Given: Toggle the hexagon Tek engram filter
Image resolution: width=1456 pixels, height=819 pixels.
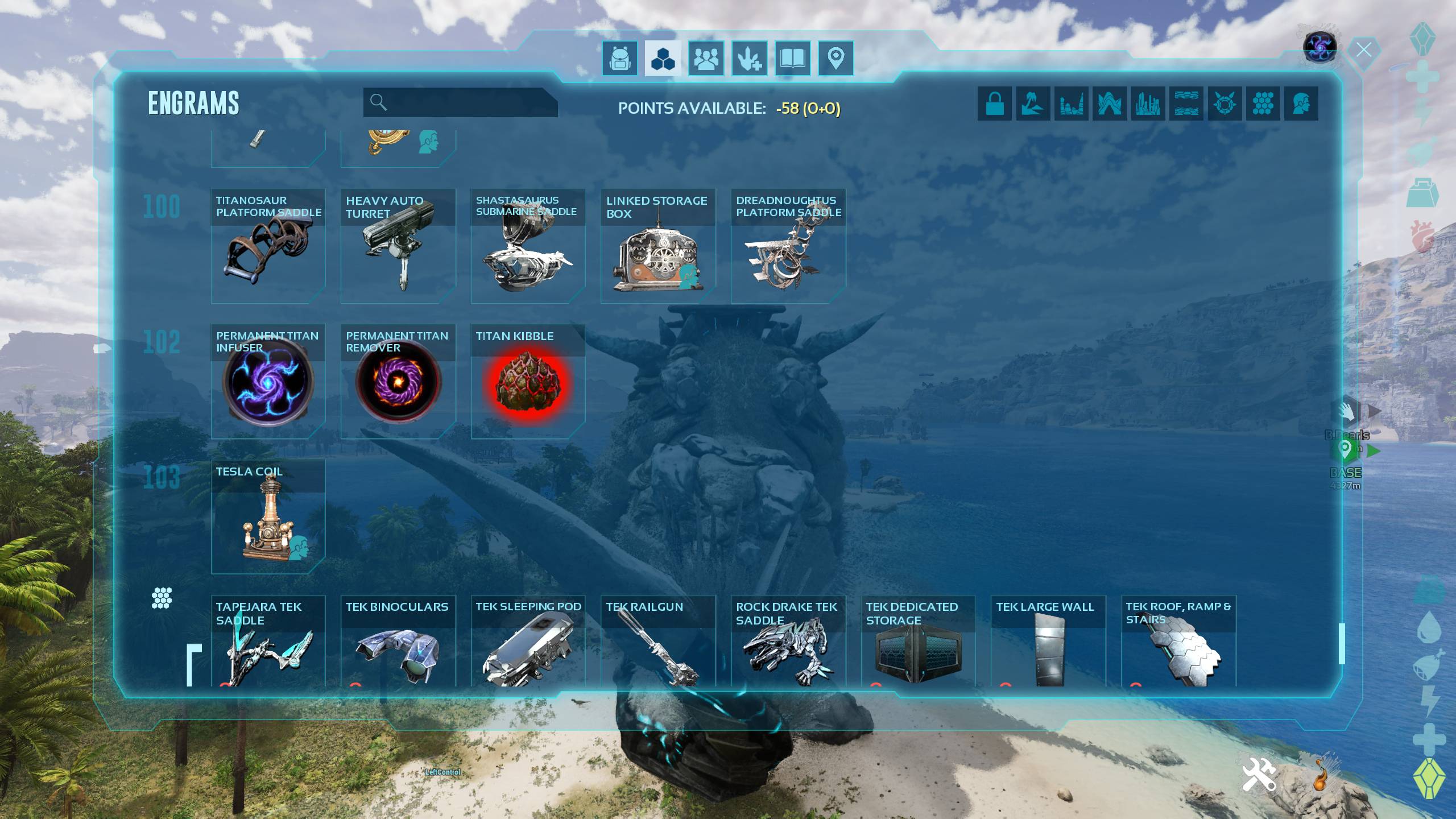Looking at the screenshot, I should 1263,104.
